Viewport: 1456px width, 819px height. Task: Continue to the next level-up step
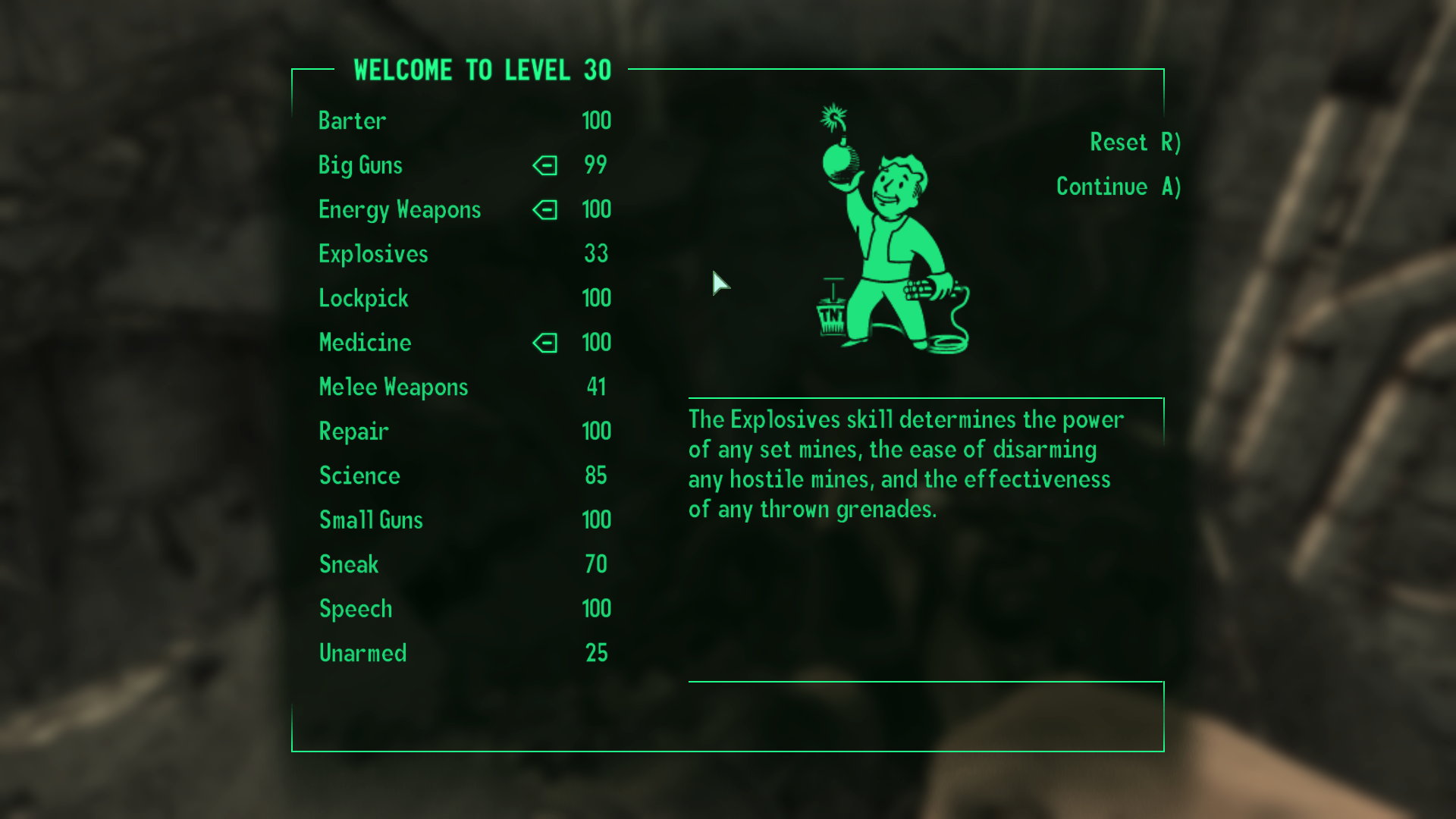(x=1118, y=187)
